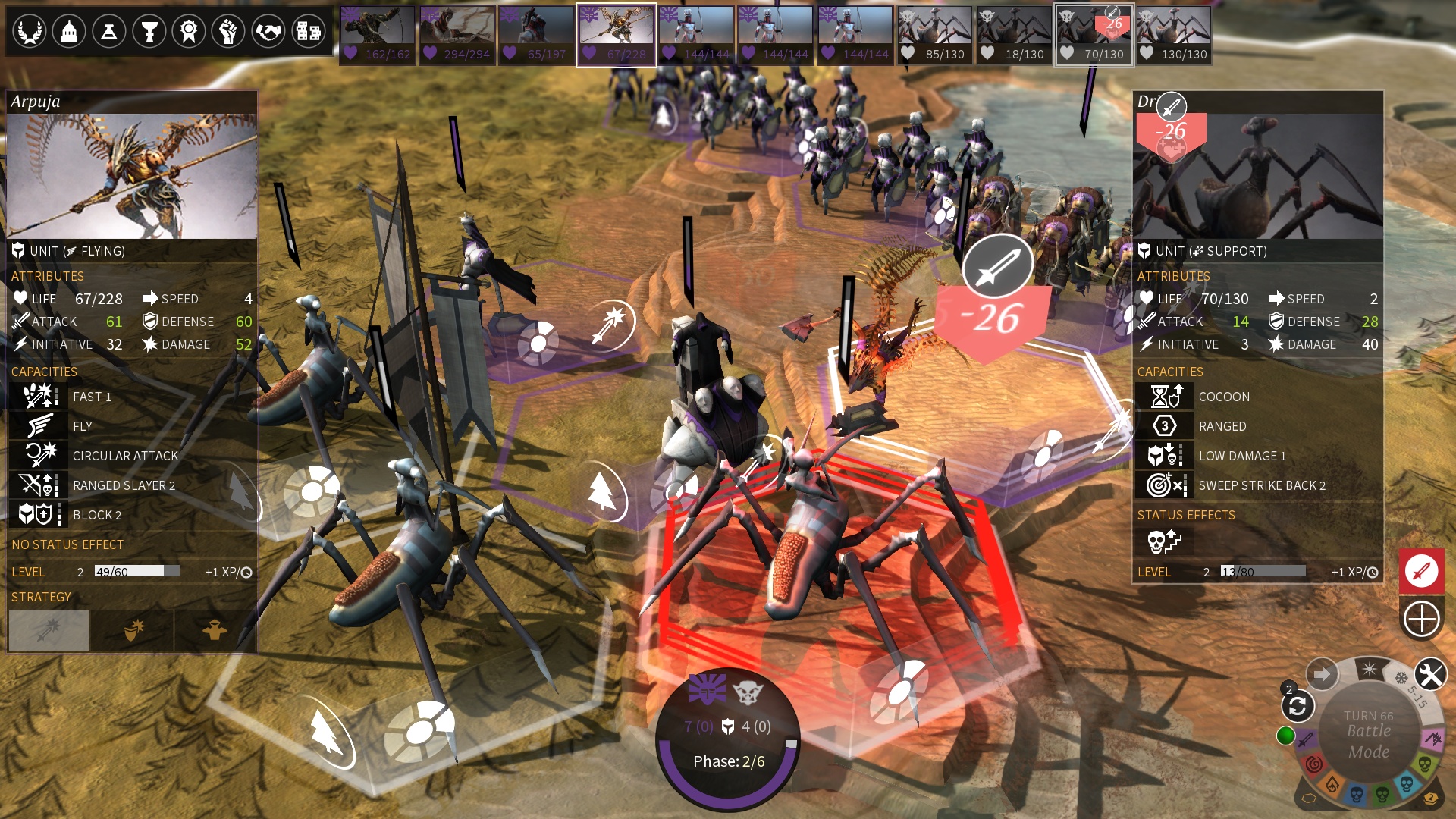This screenshot has height=819, width=1456.
Task: Open the buildings marketplace screen
Action: click(309, 32)
